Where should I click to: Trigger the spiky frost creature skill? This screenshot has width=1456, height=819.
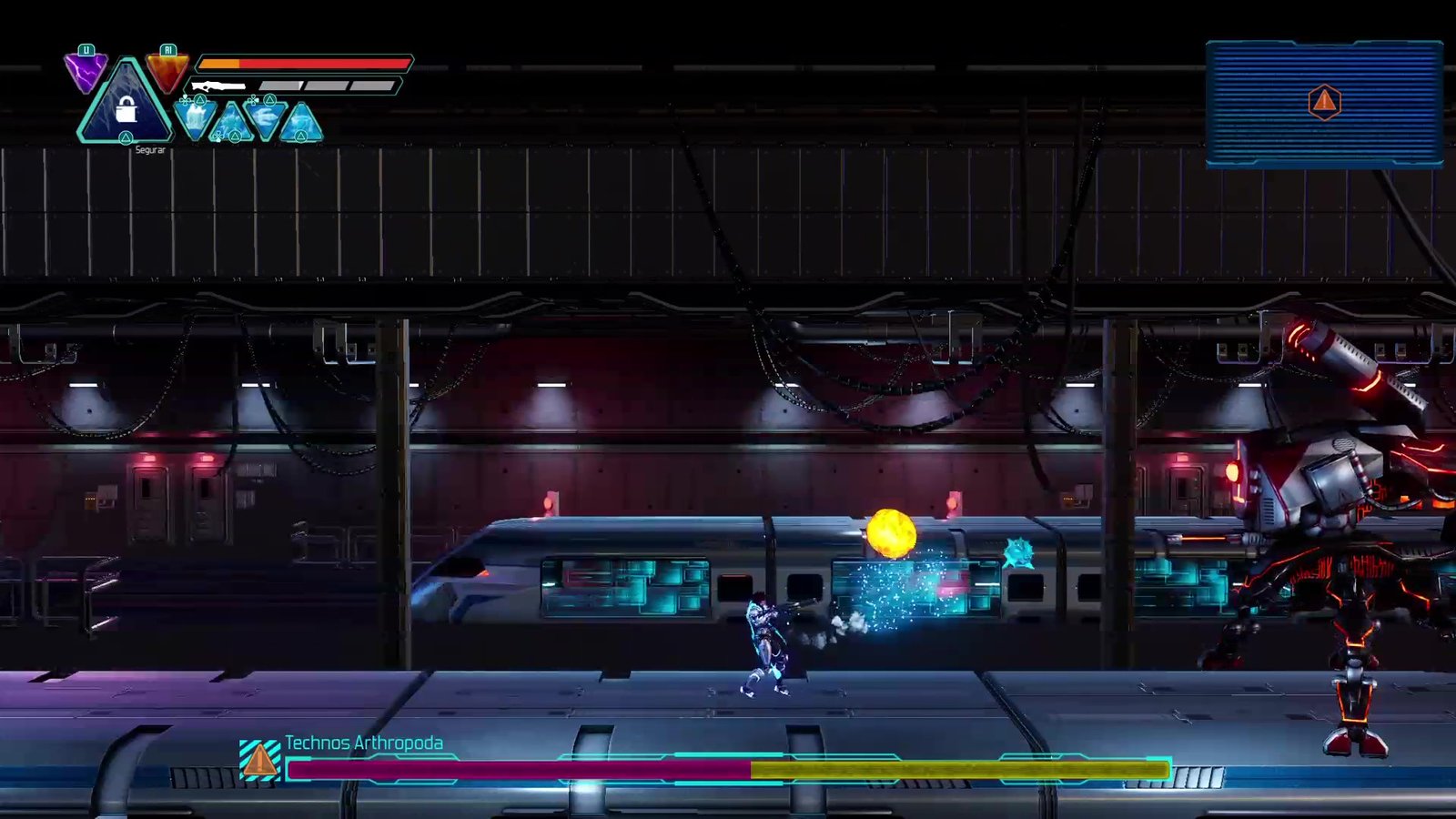click(x=230, y=124)
